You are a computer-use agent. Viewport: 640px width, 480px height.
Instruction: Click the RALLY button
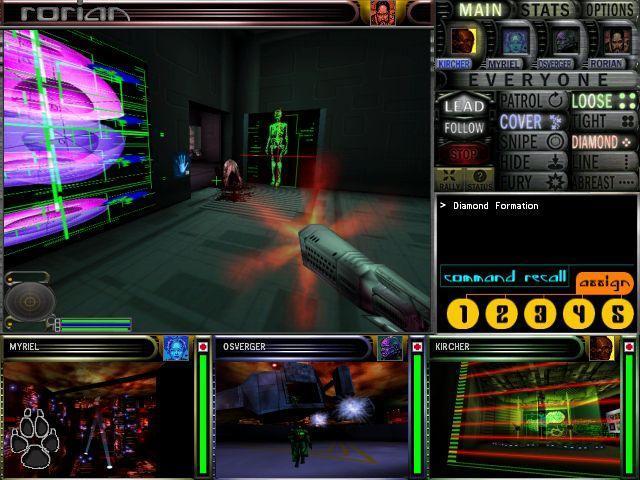tap(450, 180)
